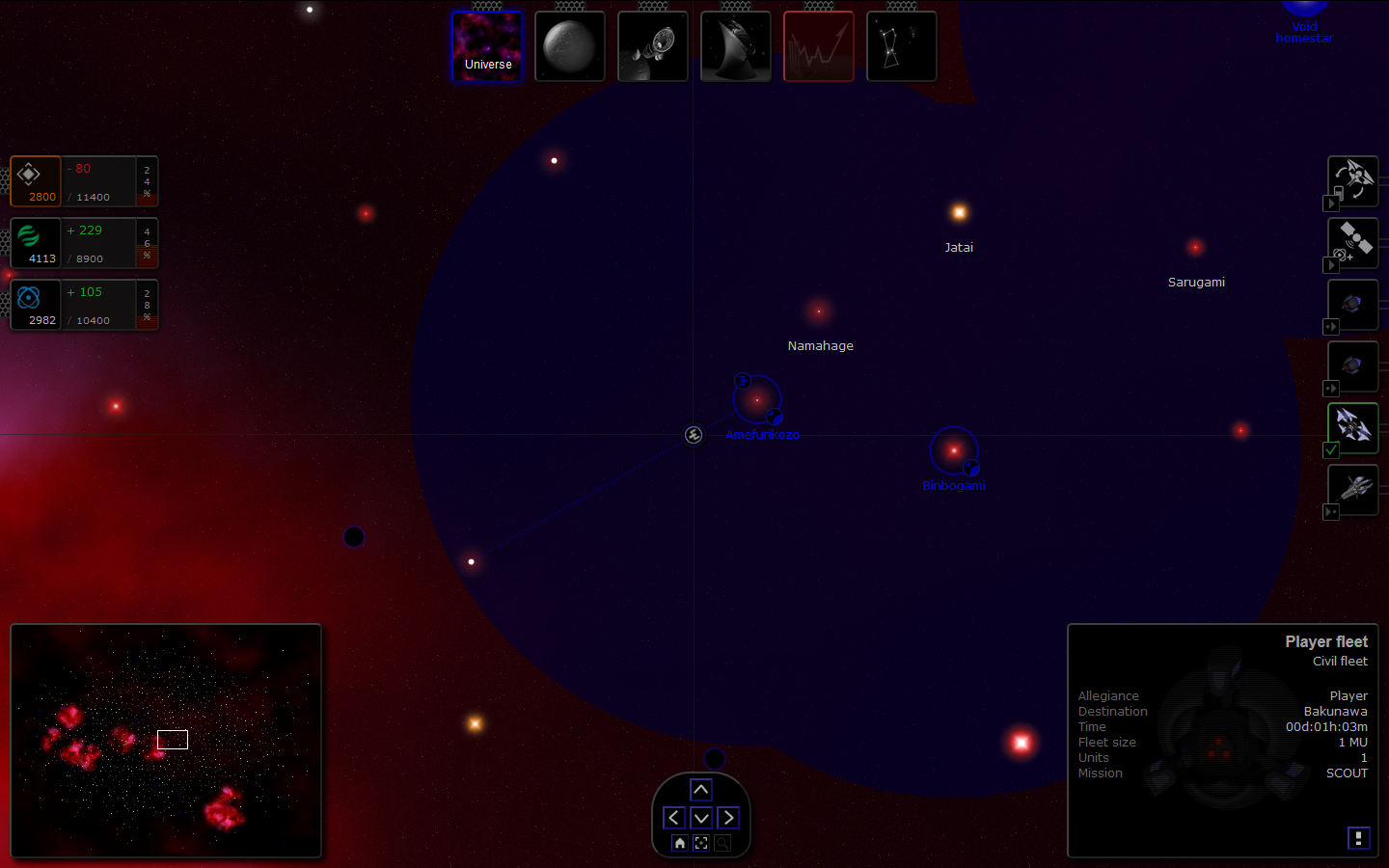Select the satellite scanner fleet icon
The width and height of the screenshot is (1389, 868).
coord(1353,243)
